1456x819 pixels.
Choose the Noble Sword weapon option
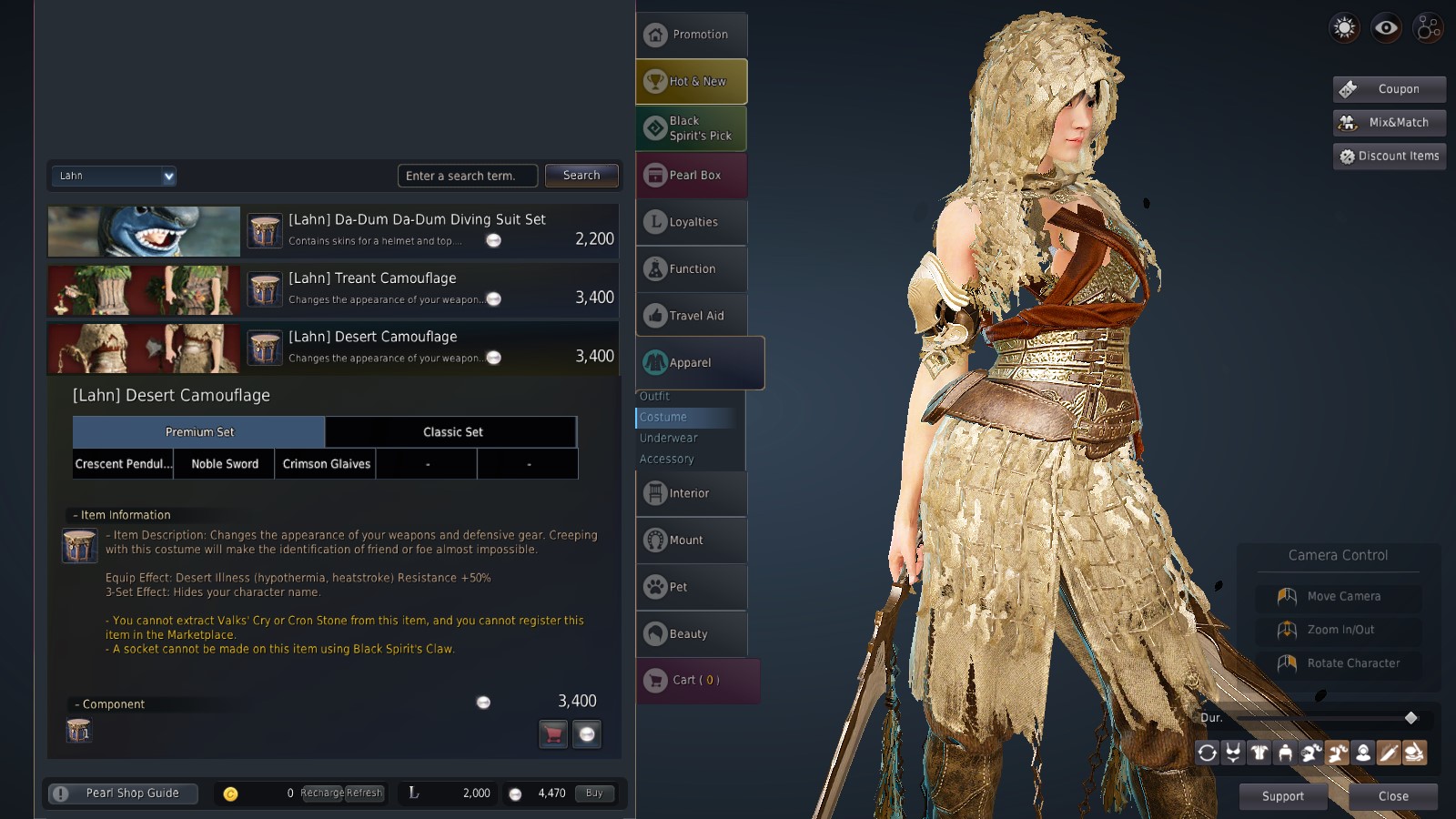[225, 464]
